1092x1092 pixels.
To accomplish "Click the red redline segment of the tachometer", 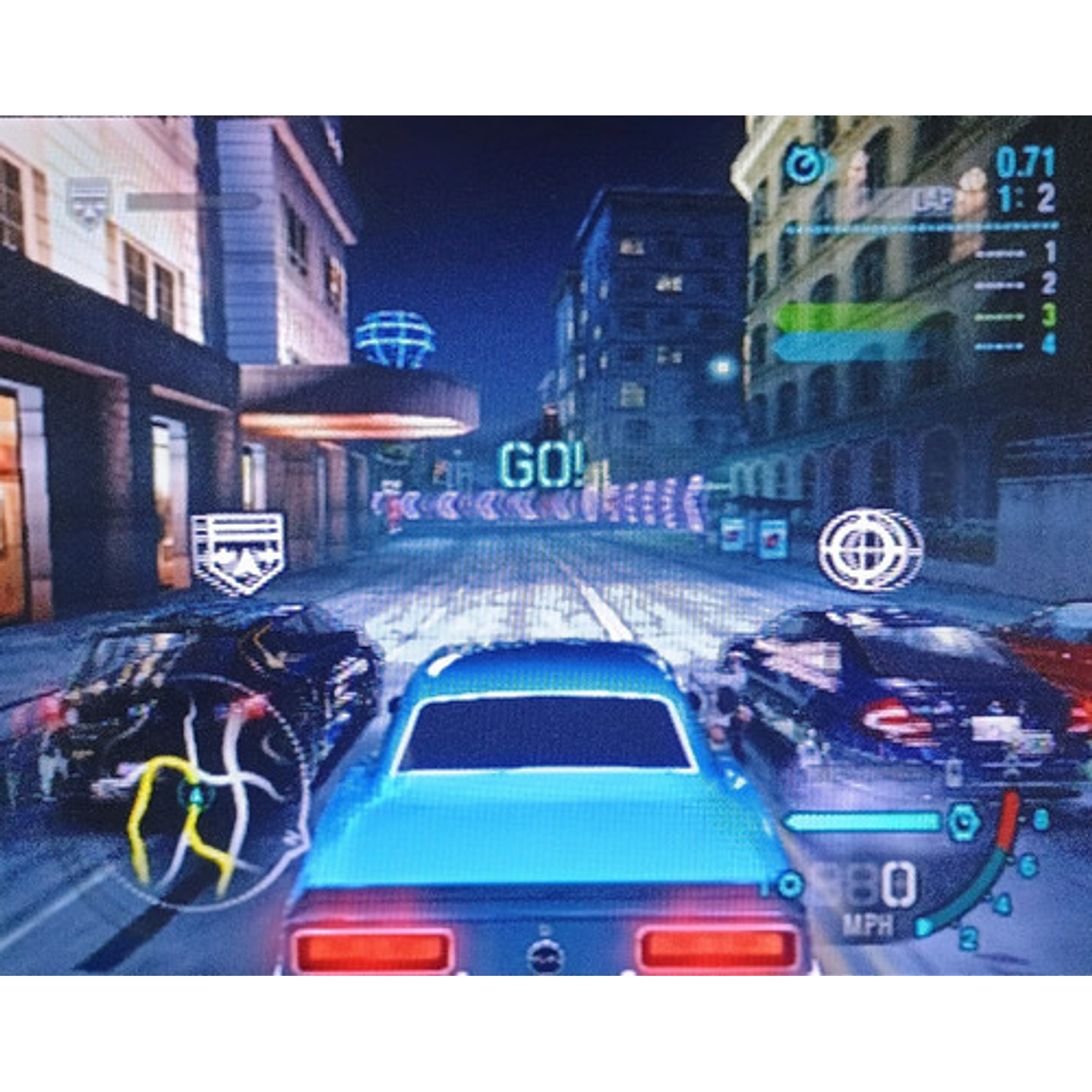I will (1006, 819).
